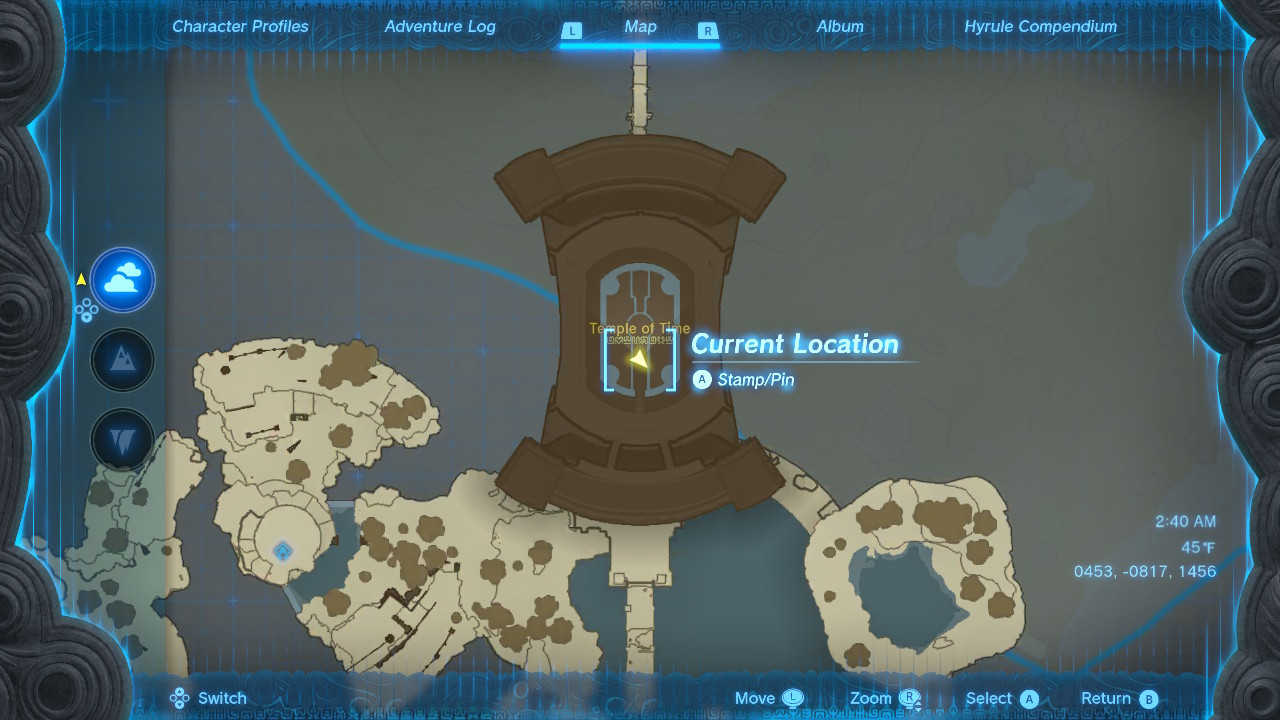The width and height of the screenshot is (1280, 720).
Task: Switch to the Character Profiles tab
Action: point(240,26)
